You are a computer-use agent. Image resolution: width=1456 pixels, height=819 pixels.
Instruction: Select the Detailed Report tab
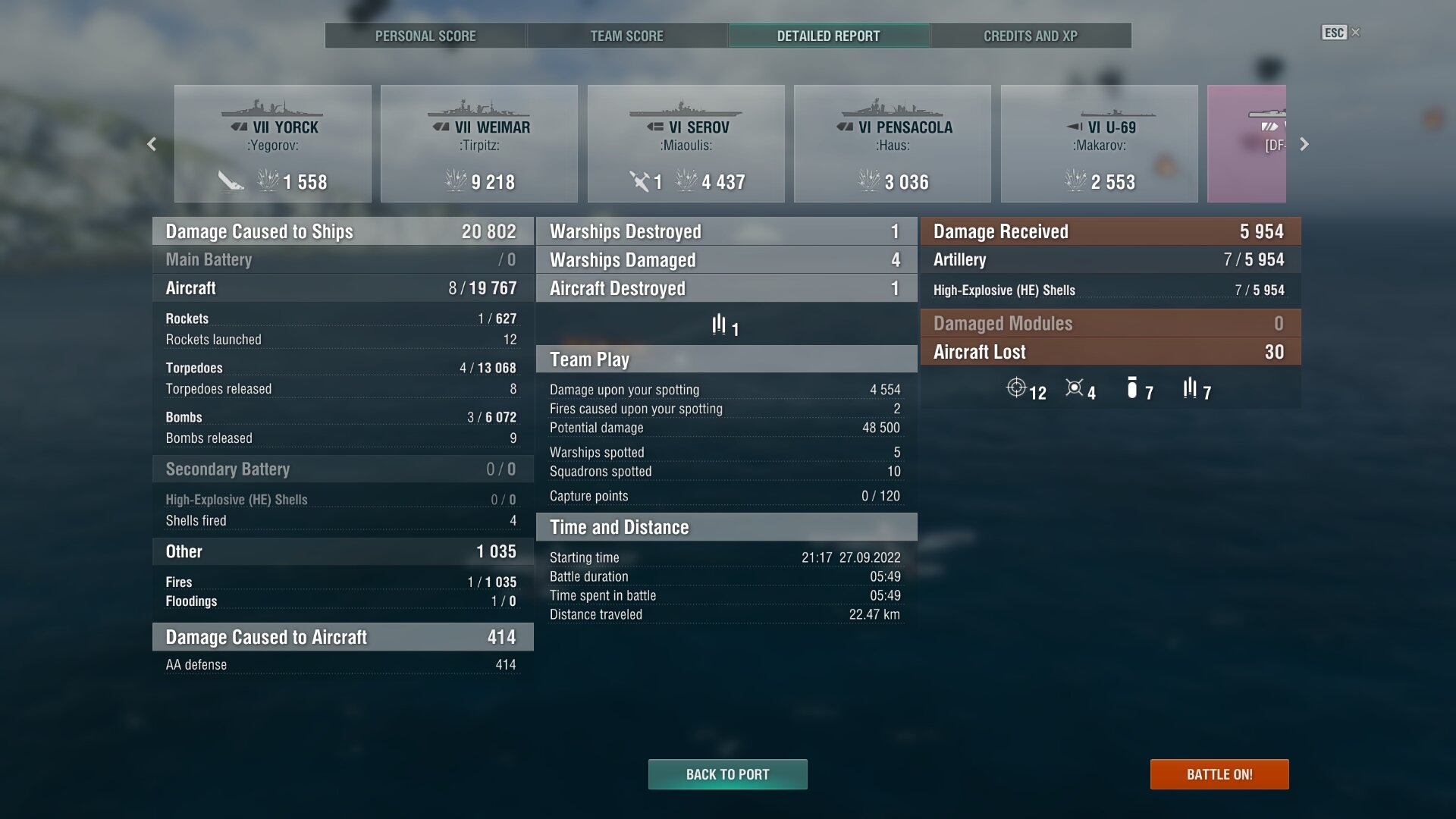828,36
